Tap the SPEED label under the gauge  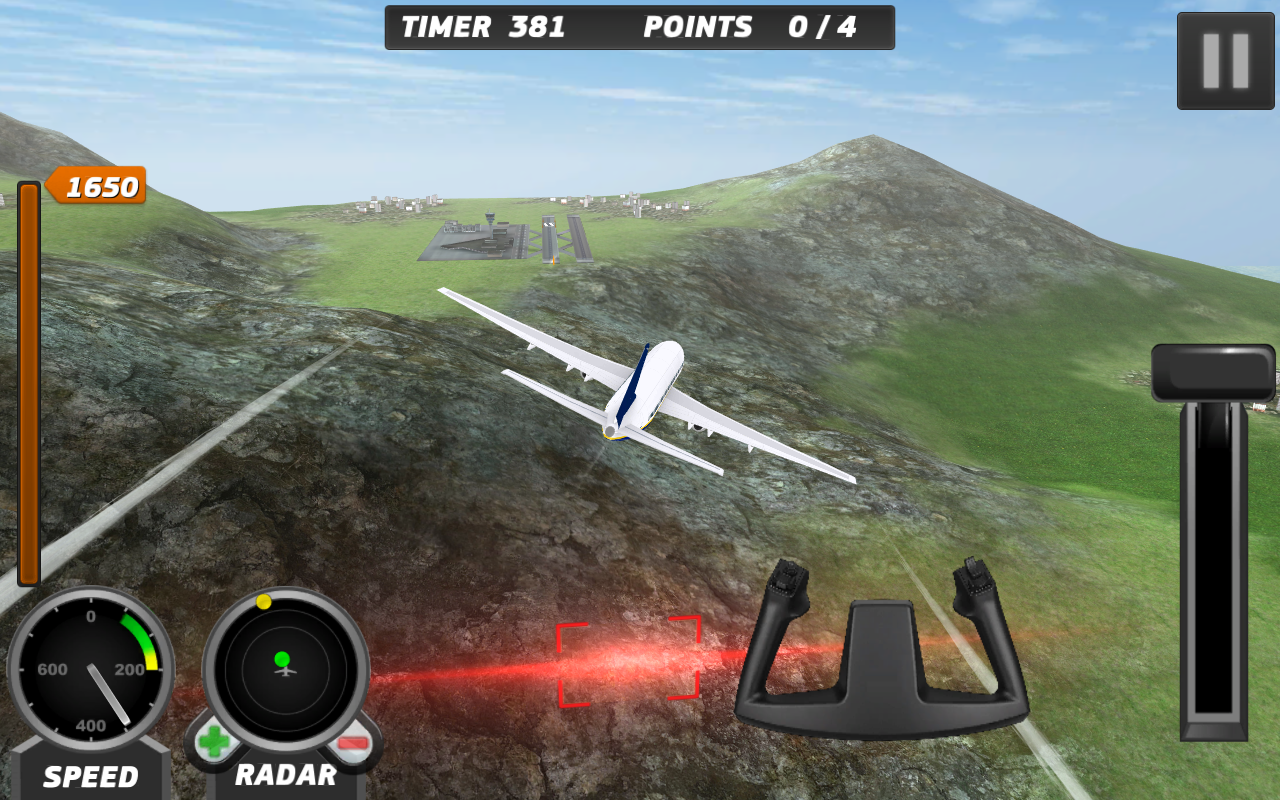89,776
